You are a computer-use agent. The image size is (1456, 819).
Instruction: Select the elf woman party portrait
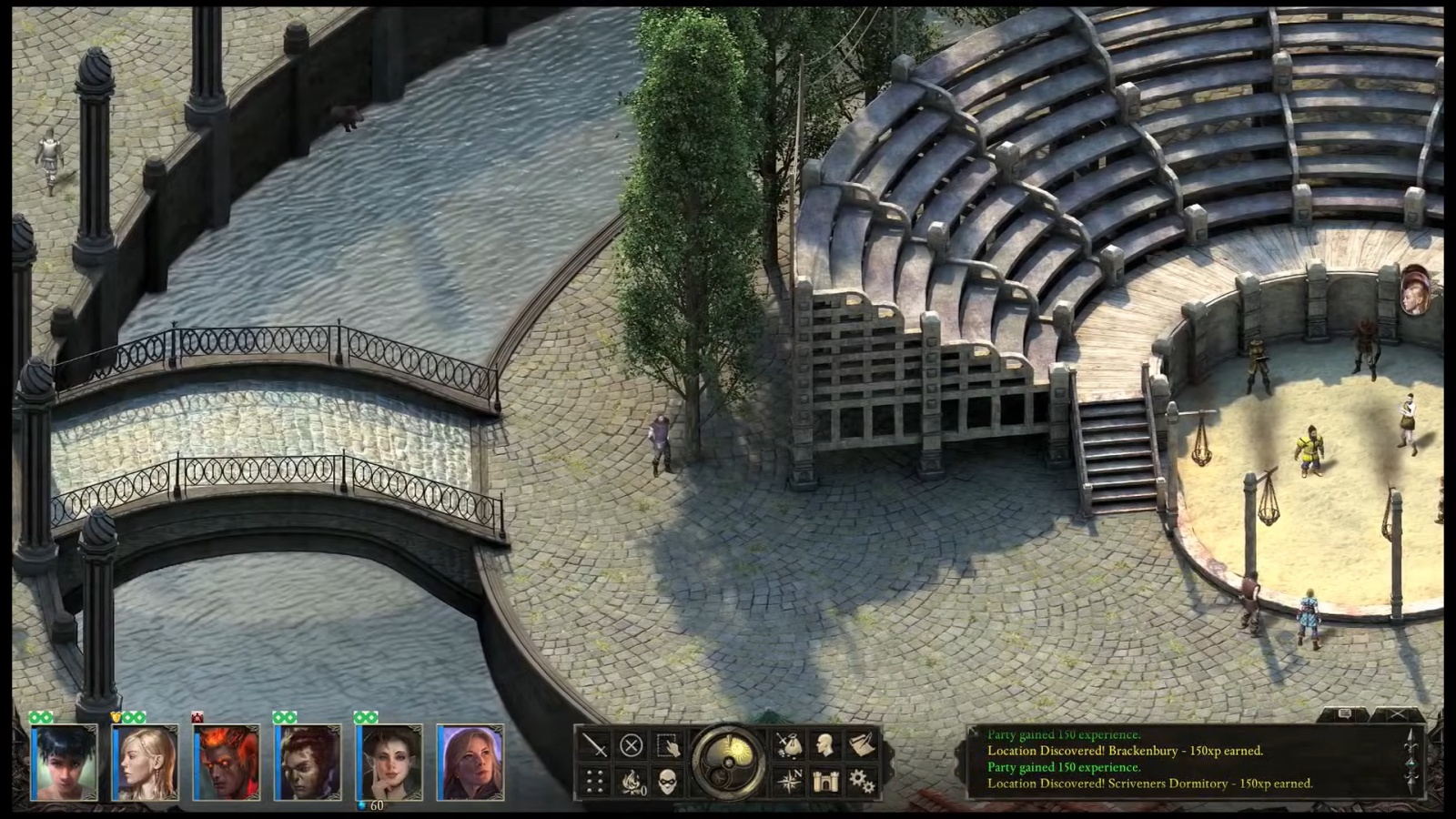click(x=389, y=763)
